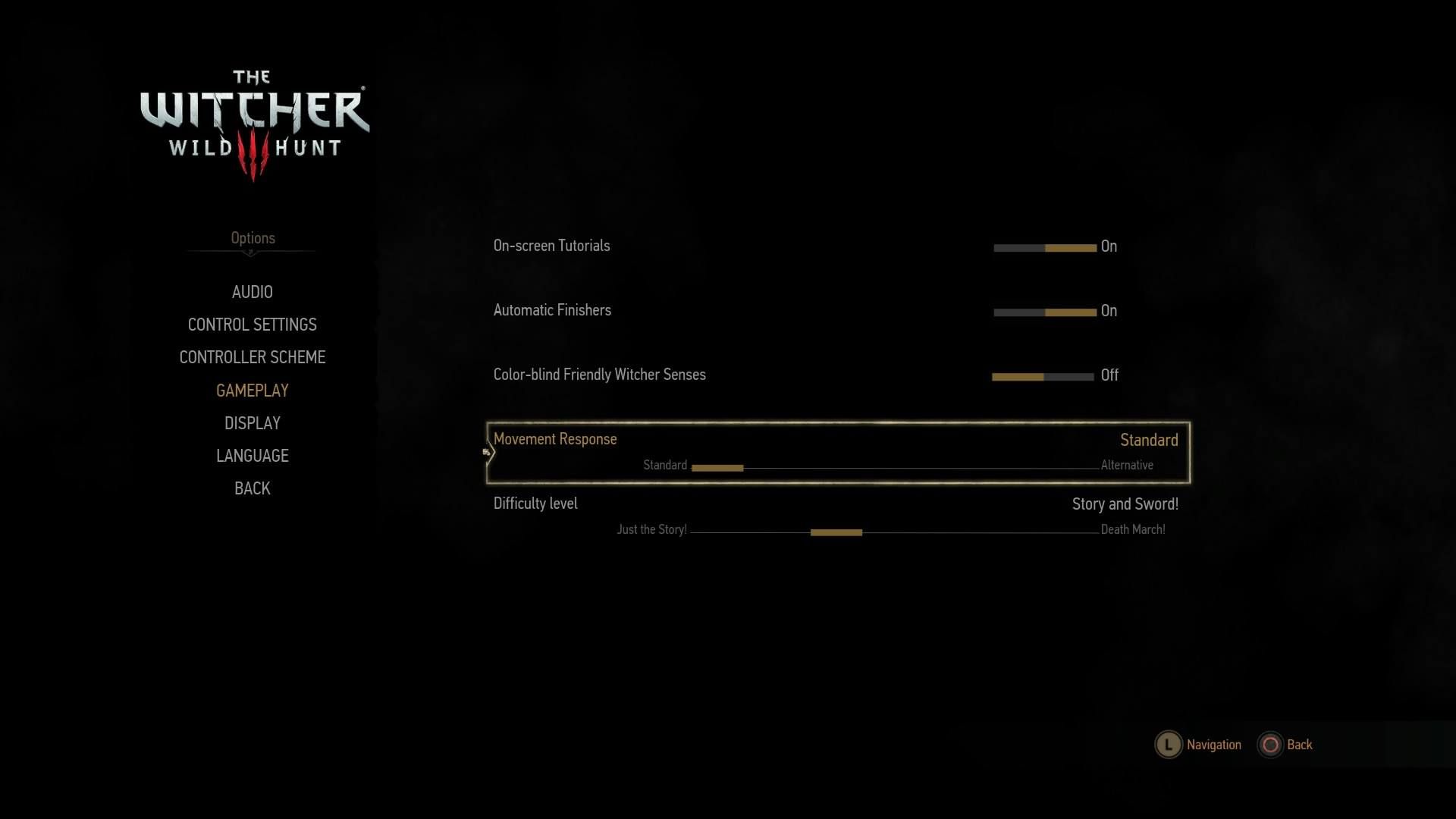Click the L-stick Navigation icon in bottom bar

[x=1168, y=745]
